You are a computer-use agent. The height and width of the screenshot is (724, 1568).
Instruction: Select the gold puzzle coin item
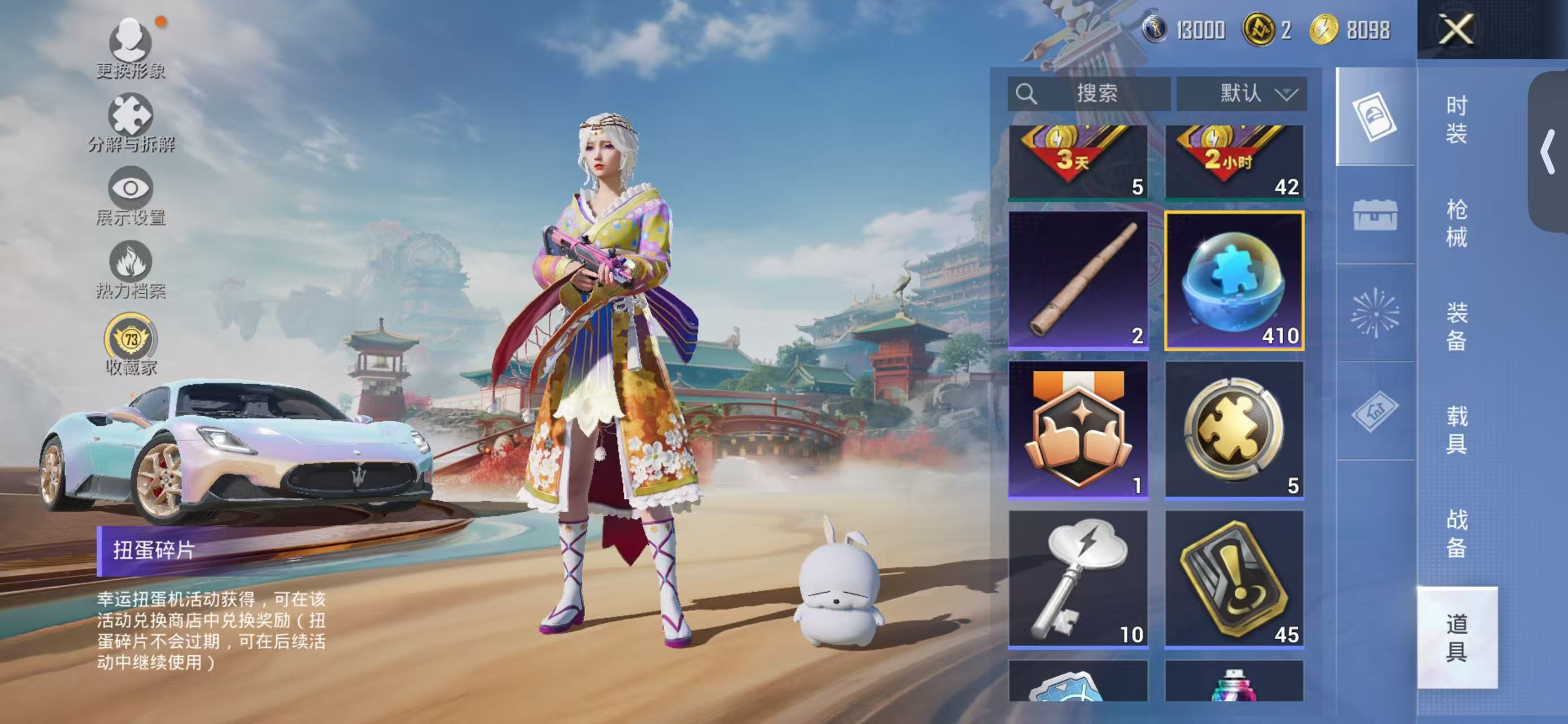1235,430
